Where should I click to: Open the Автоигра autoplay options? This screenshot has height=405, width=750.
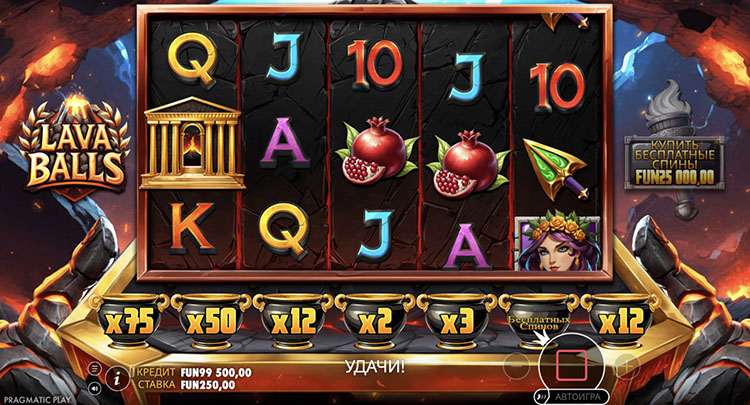point(571,396)
